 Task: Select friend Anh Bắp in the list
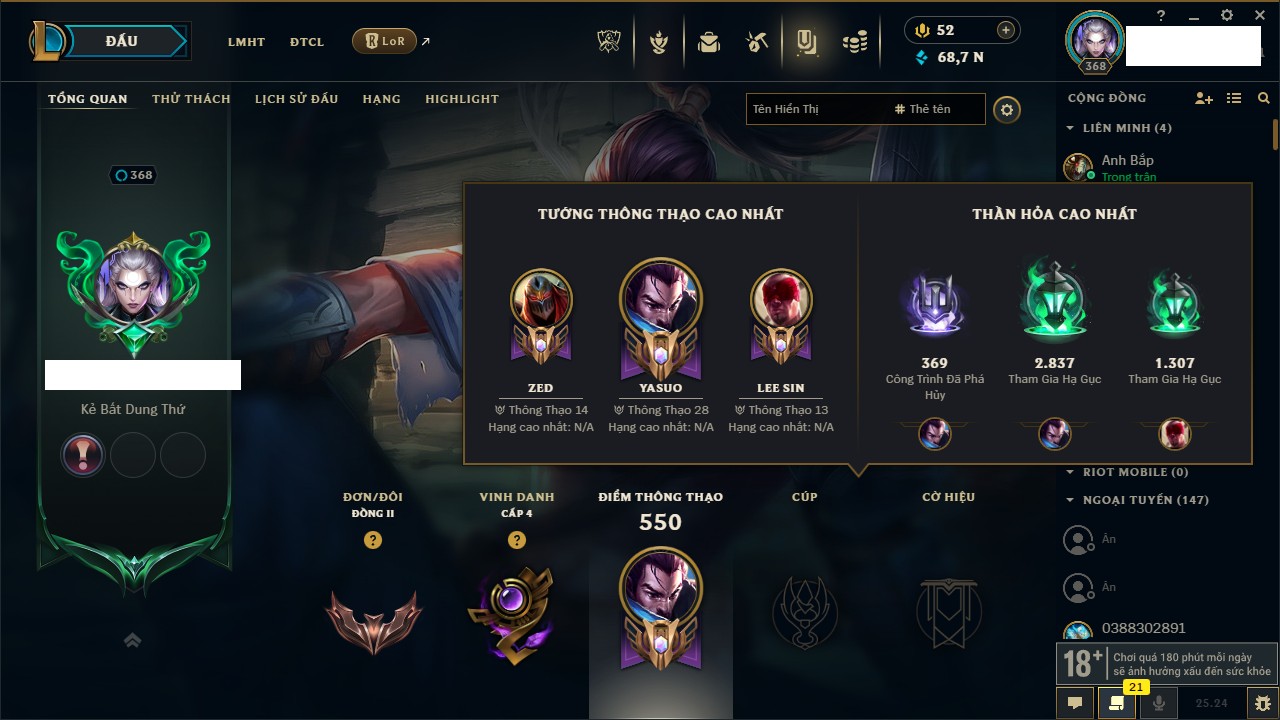tap(1127, 160)
